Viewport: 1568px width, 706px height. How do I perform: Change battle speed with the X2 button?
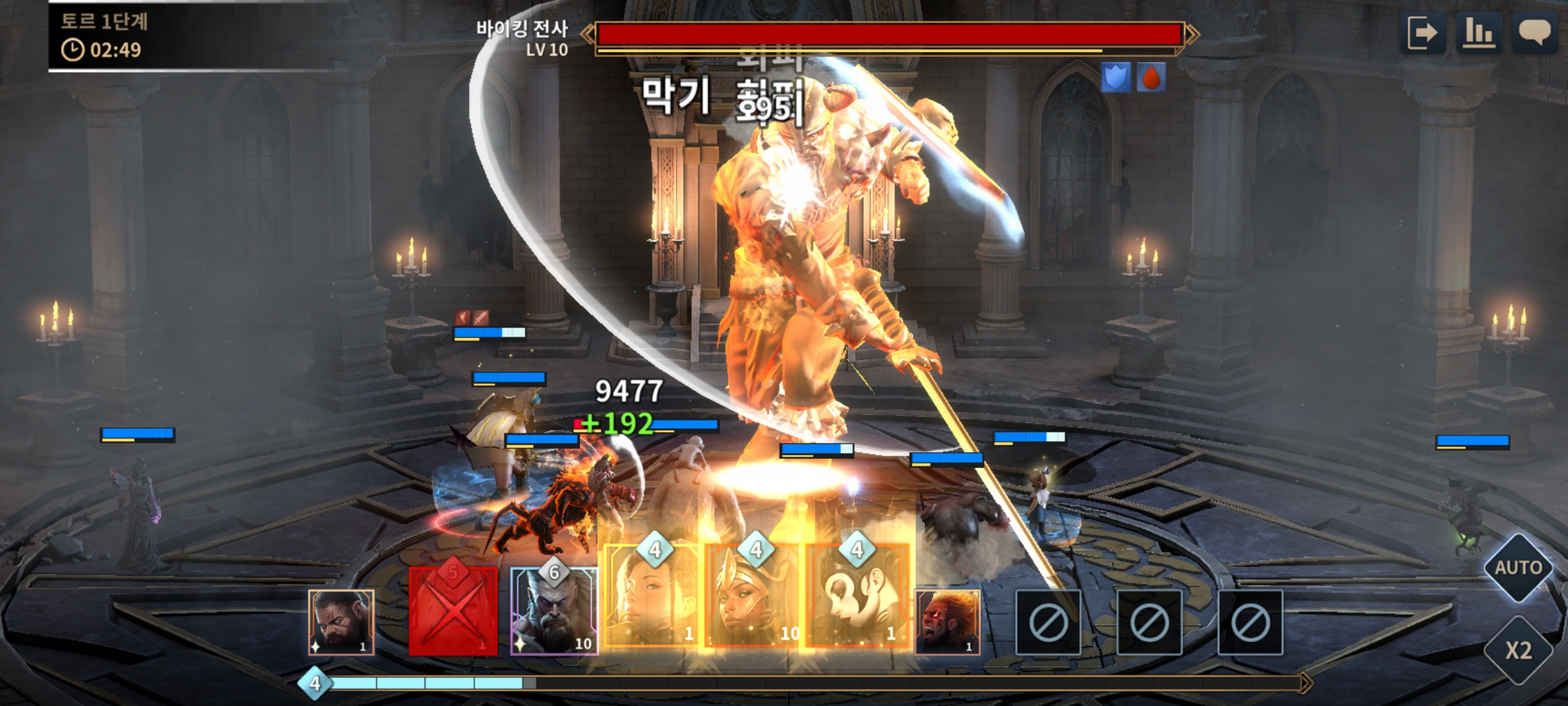tap(1518, 650)
